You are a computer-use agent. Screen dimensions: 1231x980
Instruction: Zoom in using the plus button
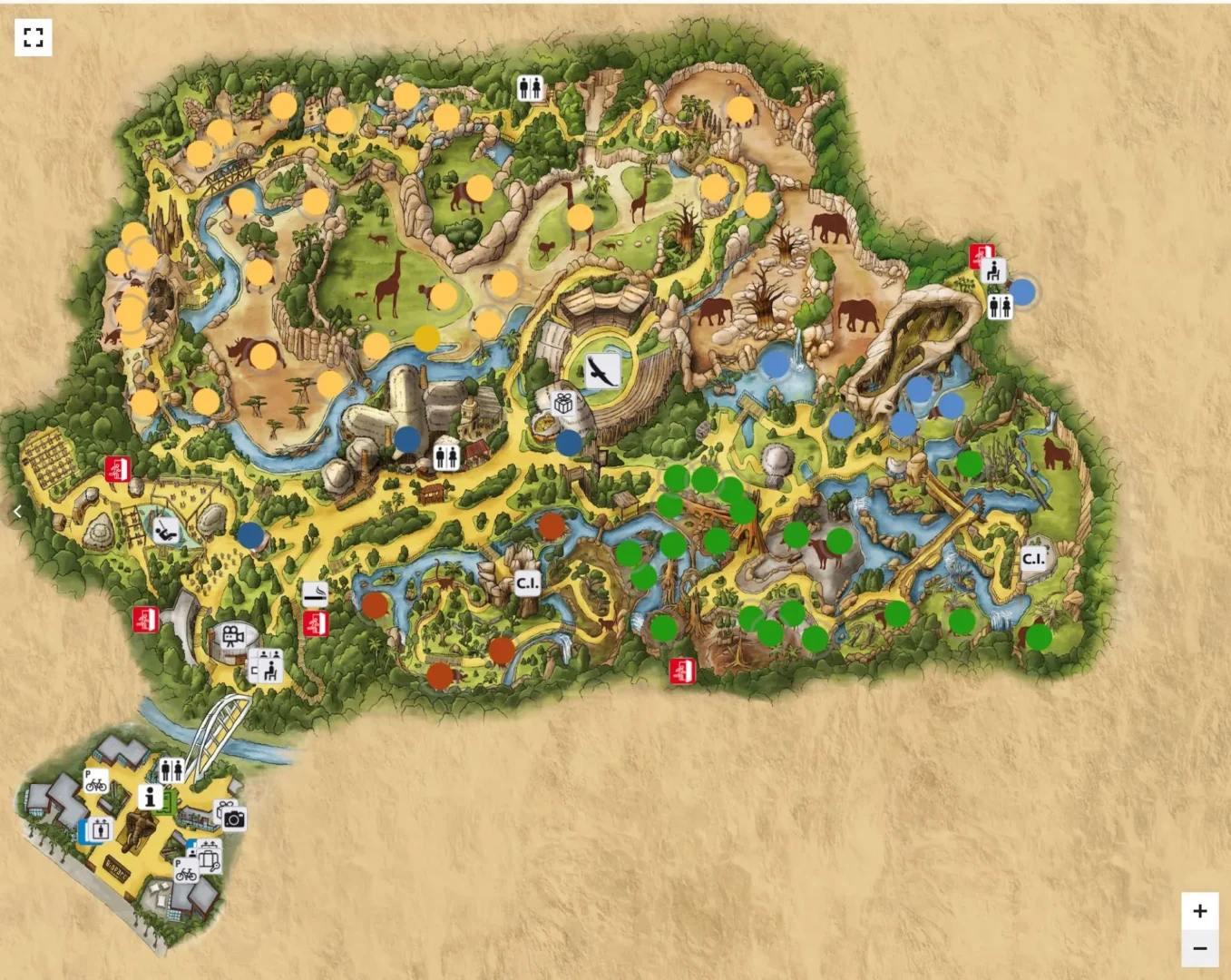pos(1200,910)
